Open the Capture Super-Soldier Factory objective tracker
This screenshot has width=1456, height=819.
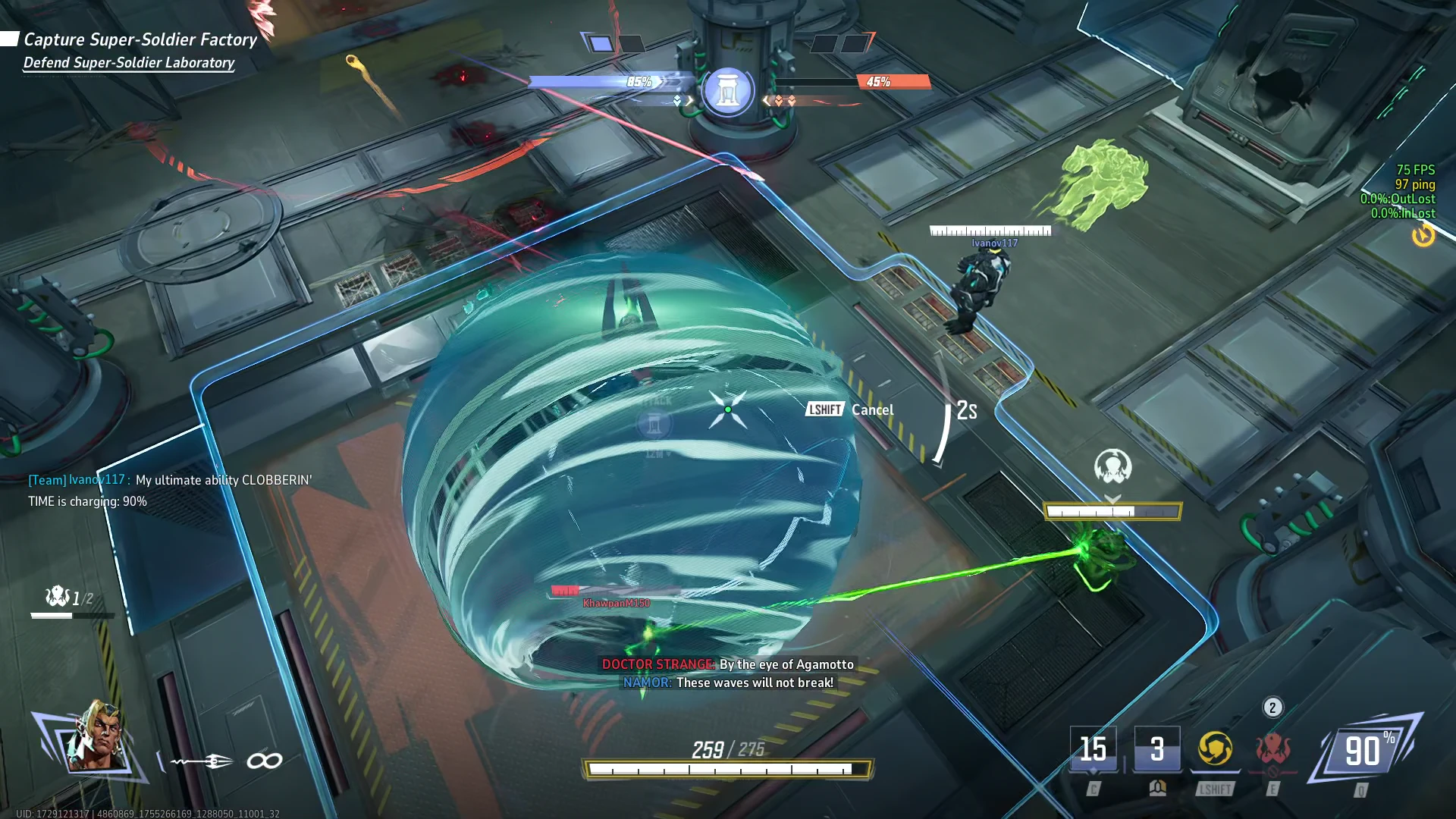[140, 39]
